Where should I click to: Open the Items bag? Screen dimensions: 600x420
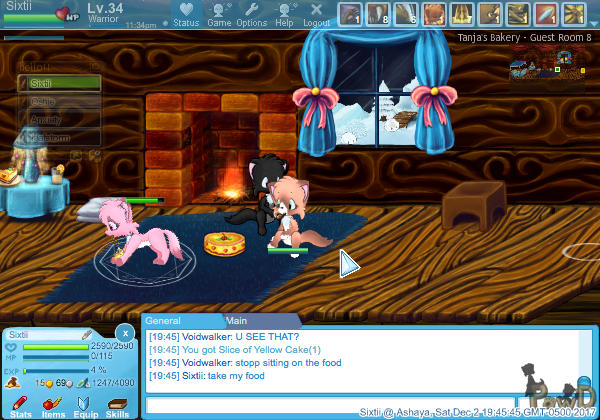coord(53,404)
